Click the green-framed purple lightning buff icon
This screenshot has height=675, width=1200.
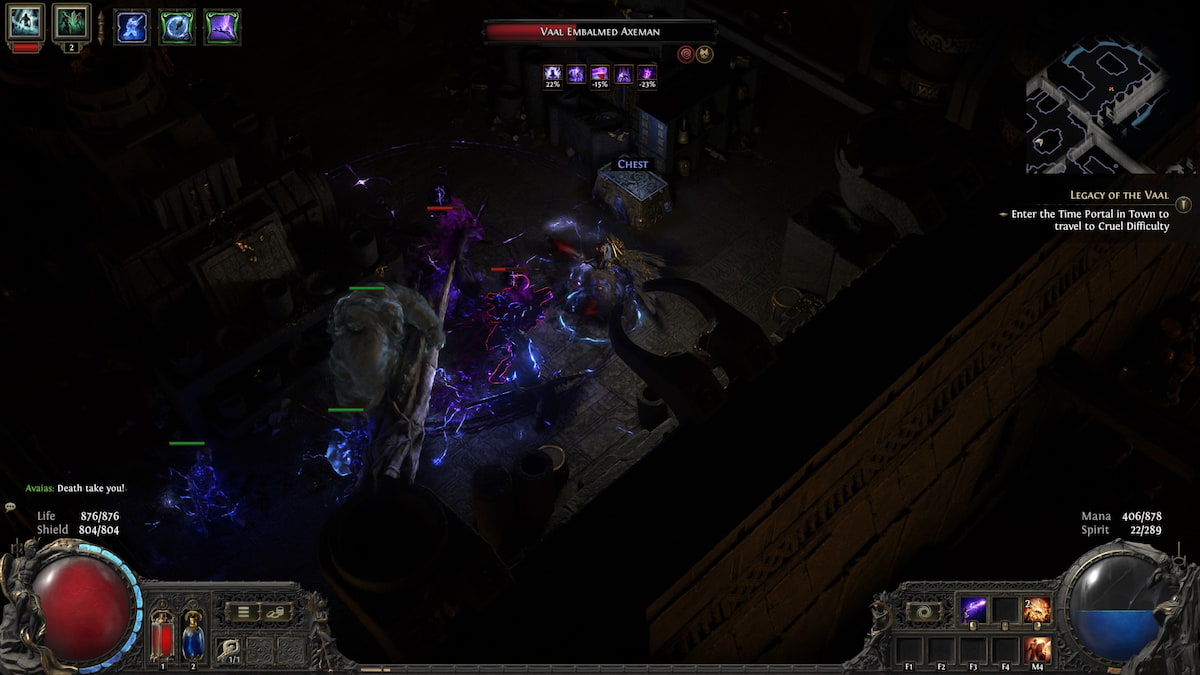click(x=222, y=27)
